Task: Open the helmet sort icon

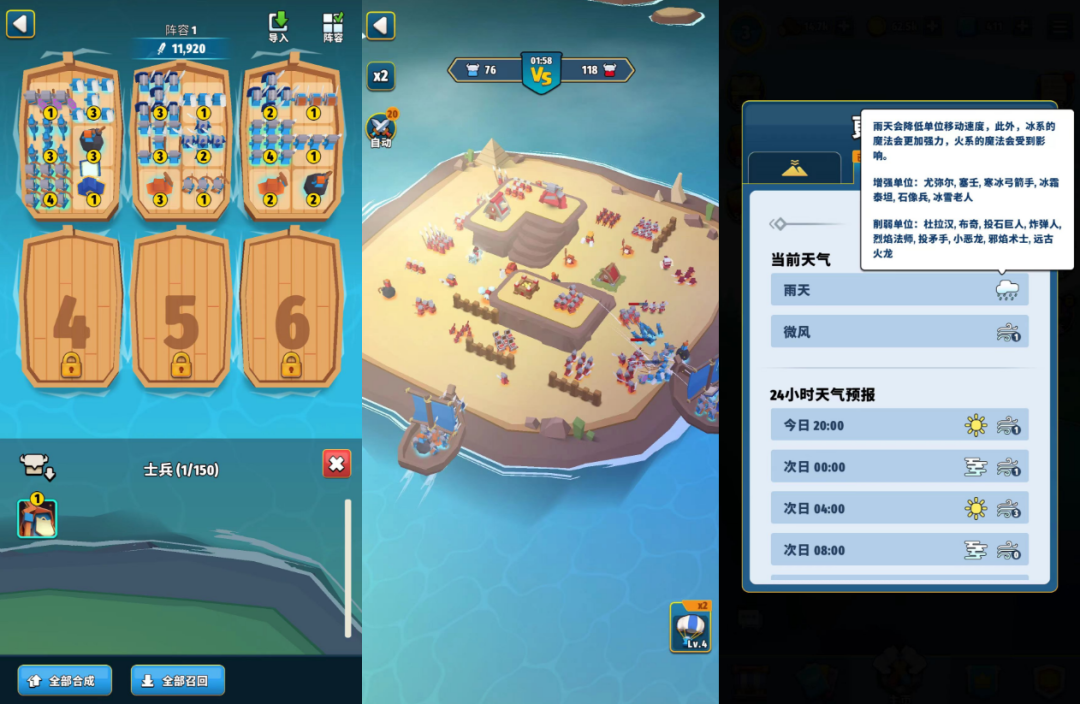Action: pos(35,465)
